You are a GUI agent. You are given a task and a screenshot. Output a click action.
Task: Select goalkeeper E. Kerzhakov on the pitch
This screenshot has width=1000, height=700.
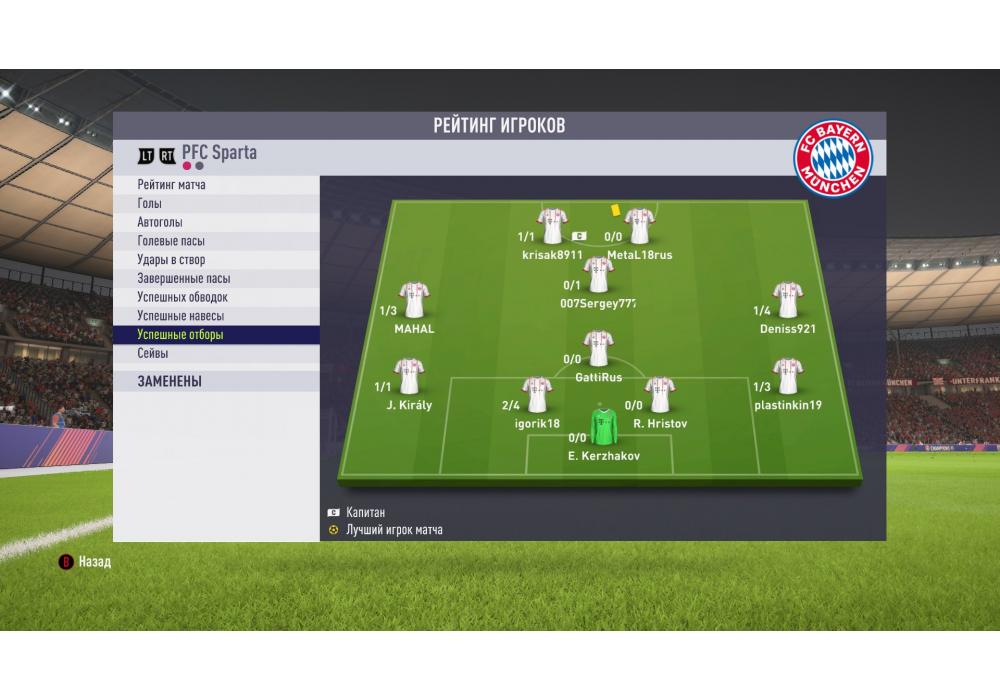(602, 426)
